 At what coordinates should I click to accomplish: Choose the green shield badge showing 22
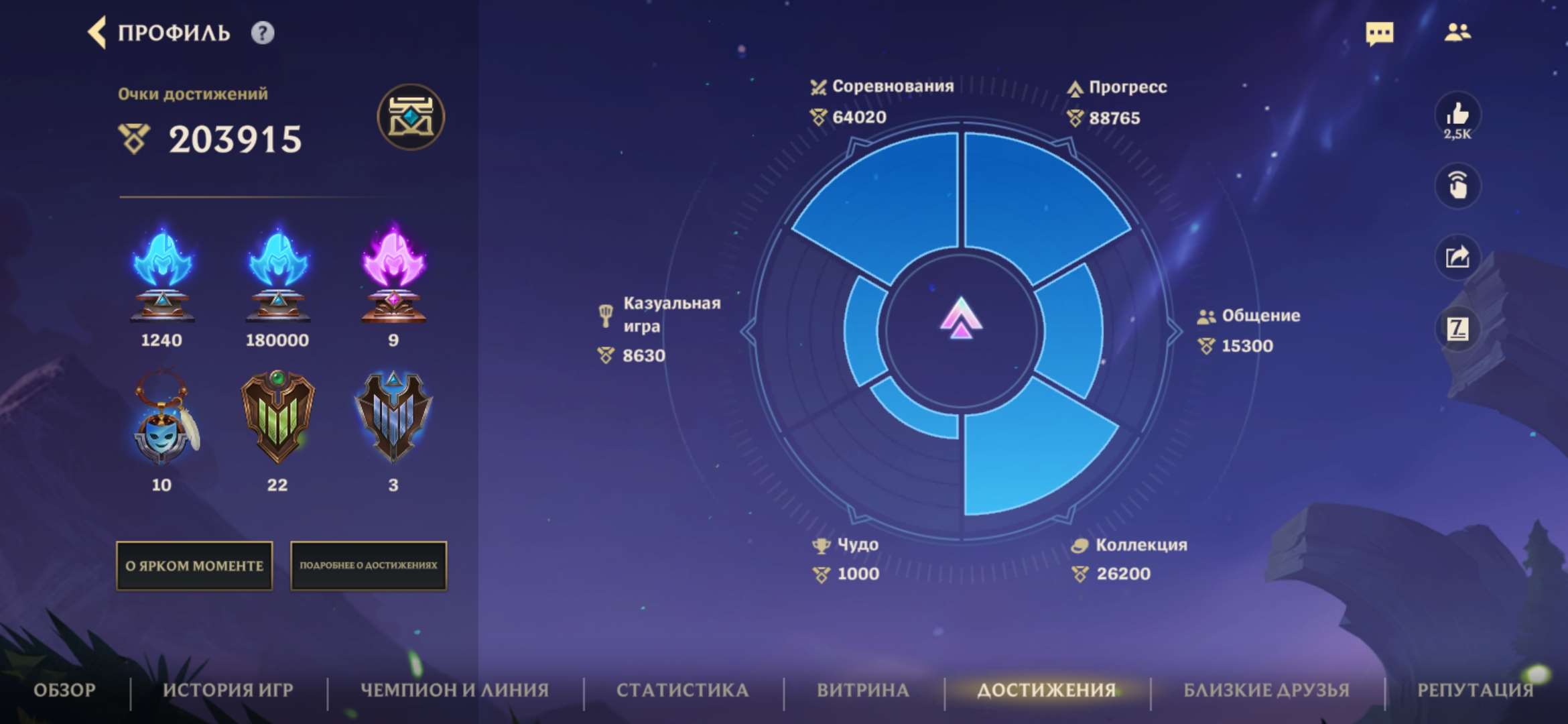tap(277, 417)
